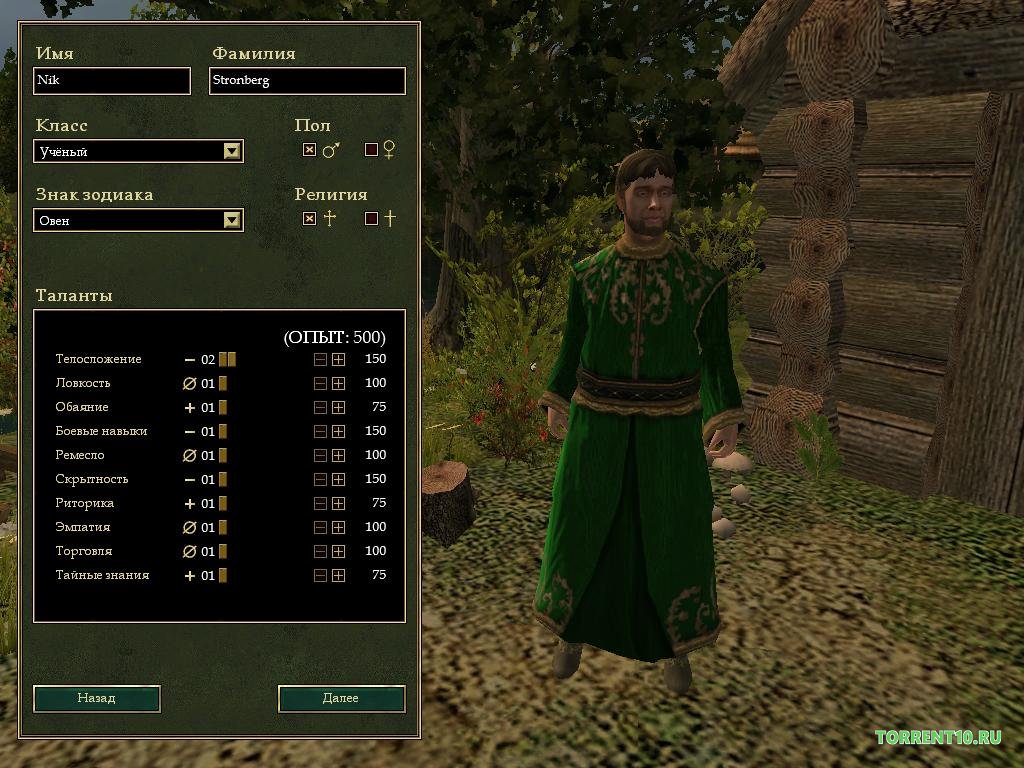The image size is (1024, 768).
Task: Increase the Риторика talent
Action: 339,503
